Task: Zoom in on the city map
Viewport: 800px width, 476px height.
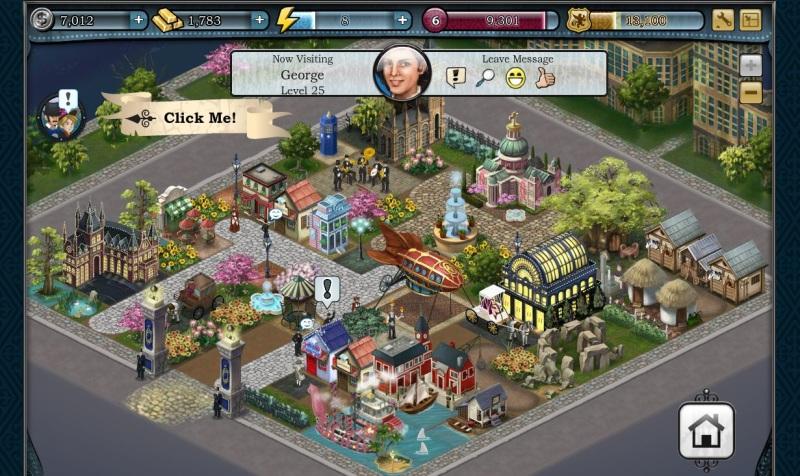Action: [751, 66]
